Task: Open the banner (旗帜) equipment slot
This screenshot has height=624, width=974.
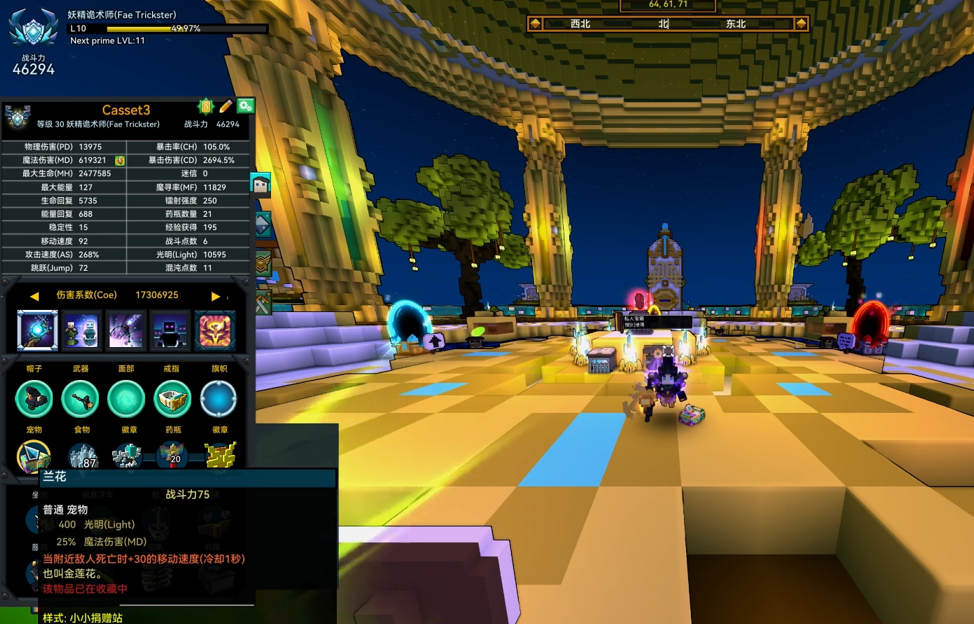Action: point(218,399)
